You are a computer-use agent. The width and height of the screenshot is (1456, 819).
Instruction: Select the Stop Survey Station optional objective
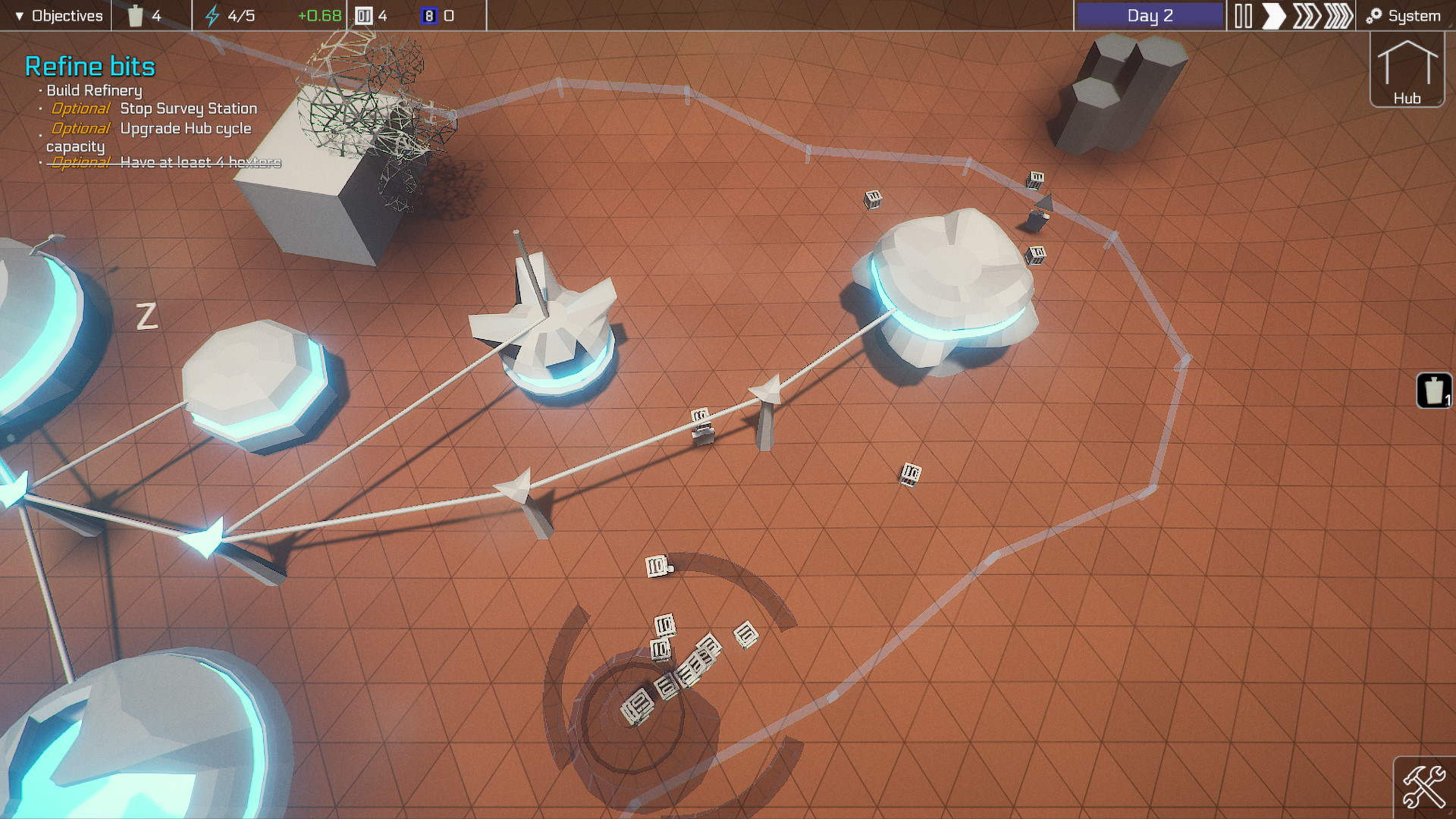point(188,108)
